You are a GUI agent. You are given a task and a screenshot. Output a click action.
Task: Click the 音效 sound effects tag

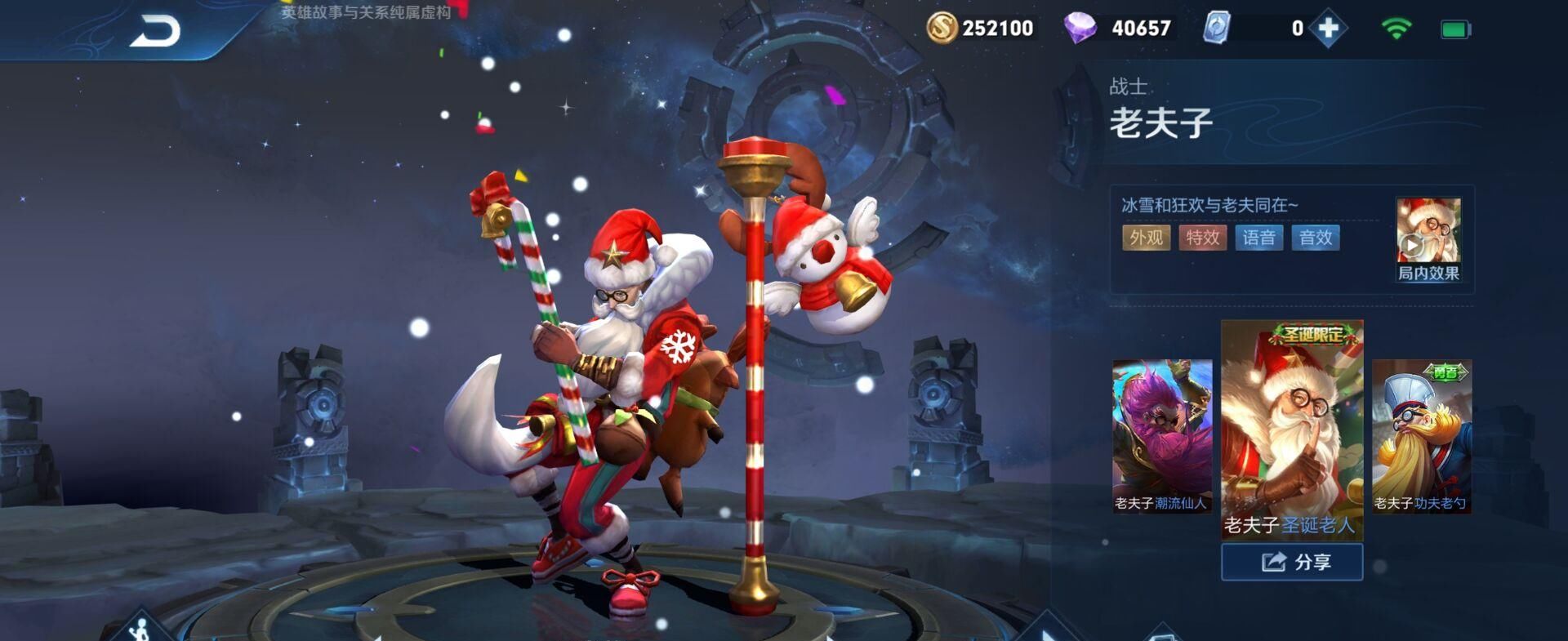pyautogui.click(x=1315, y=238)
